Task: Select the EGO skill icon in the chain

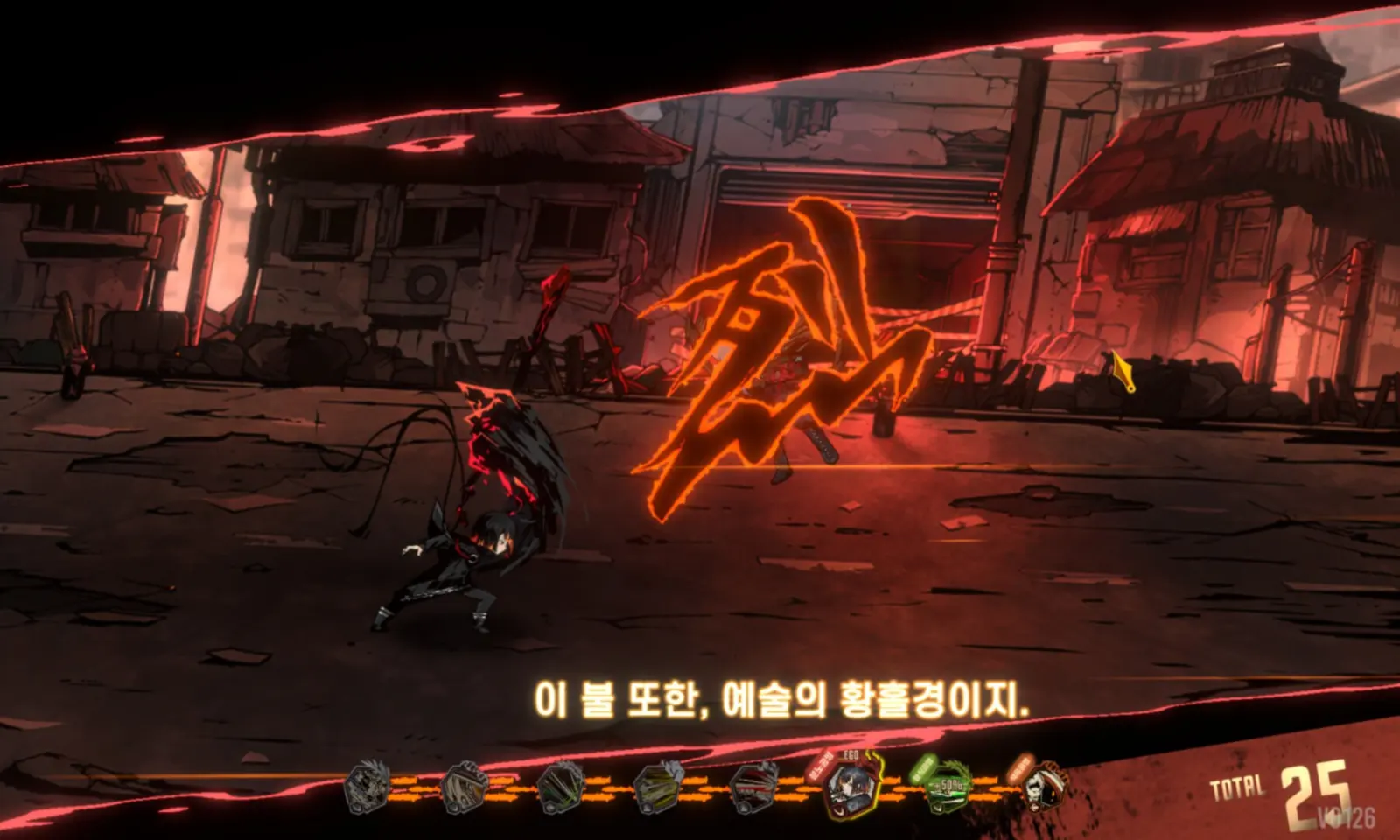Action: point(850,784)
